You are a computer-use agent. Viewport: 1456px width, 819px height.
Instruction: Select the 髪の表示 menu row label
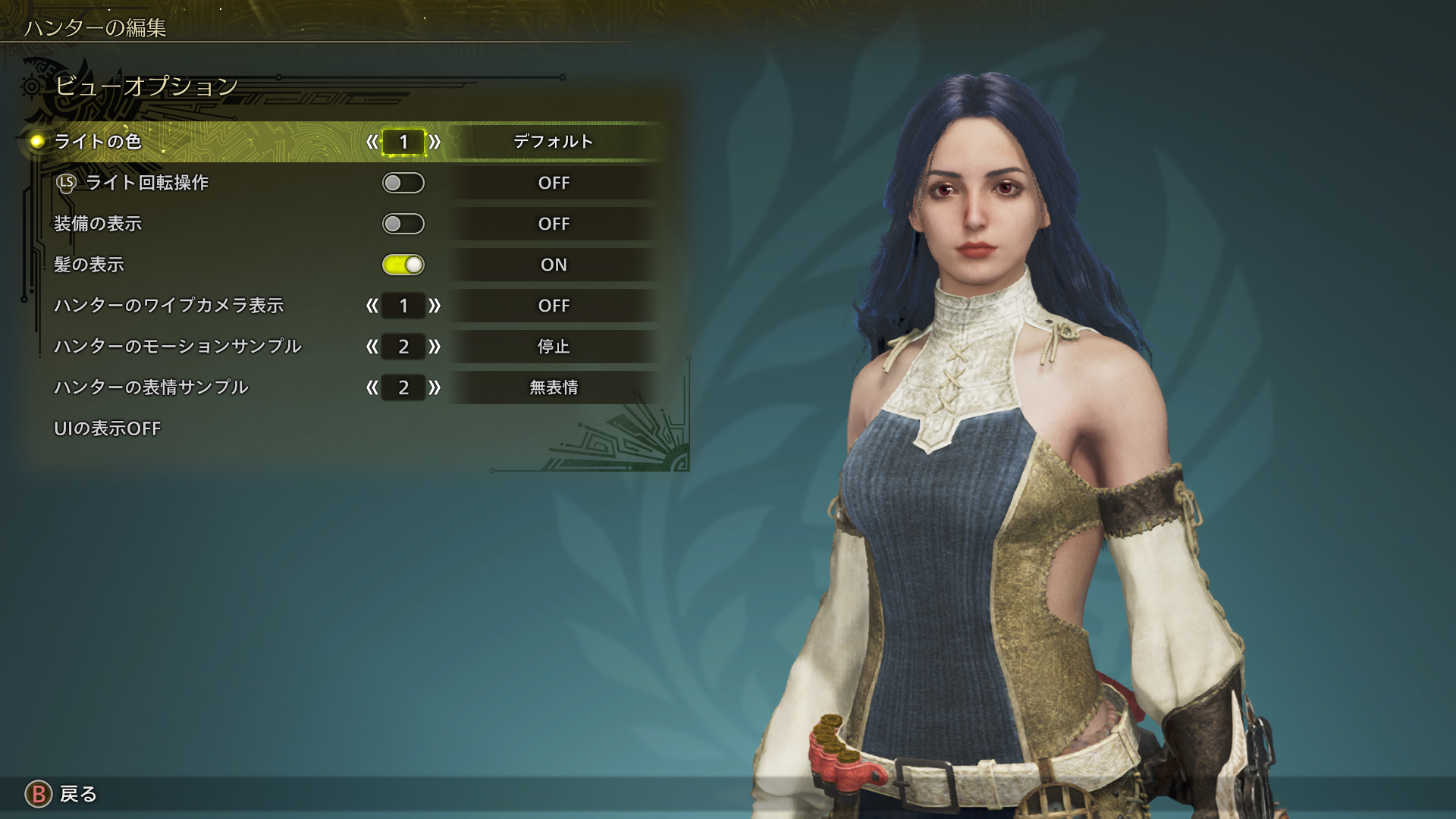coord(89,265)
